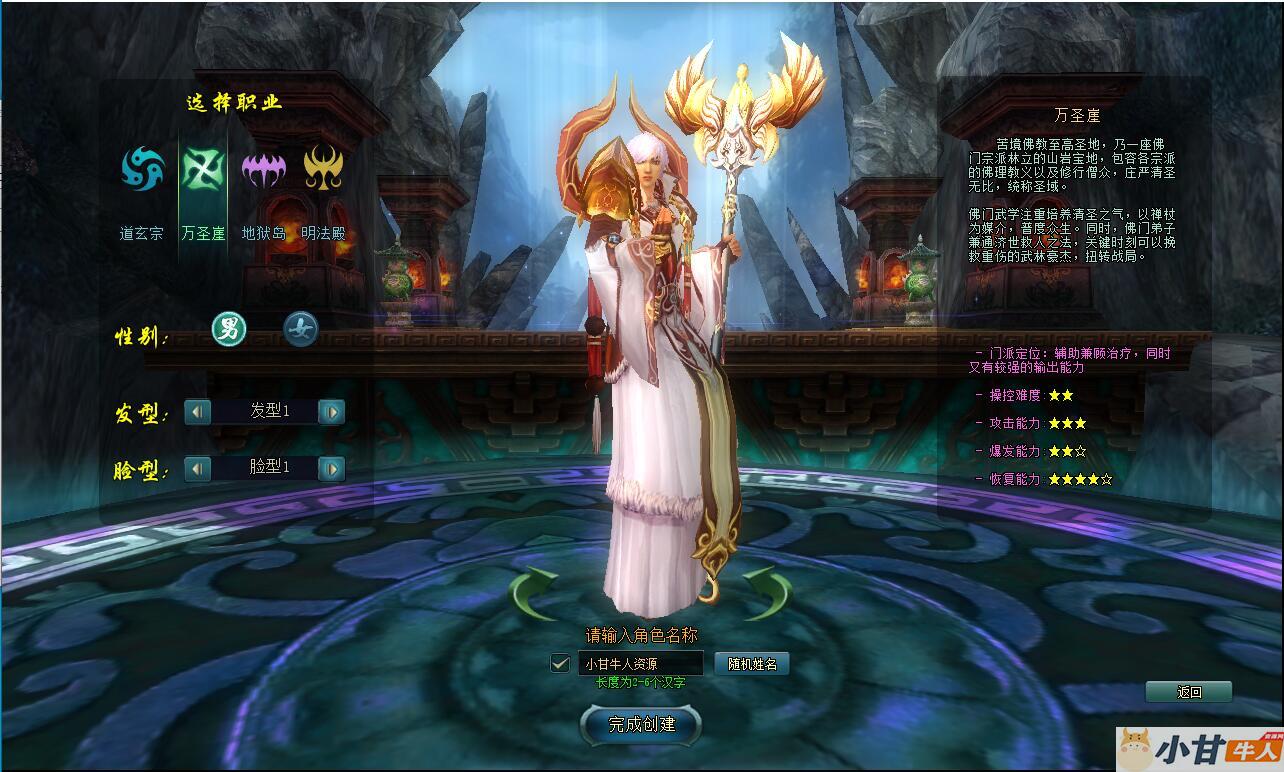The width and height of the screenshot is (1284, 772).
Task: Pick the 地狱岛 class icon
Action: [264, 169]
